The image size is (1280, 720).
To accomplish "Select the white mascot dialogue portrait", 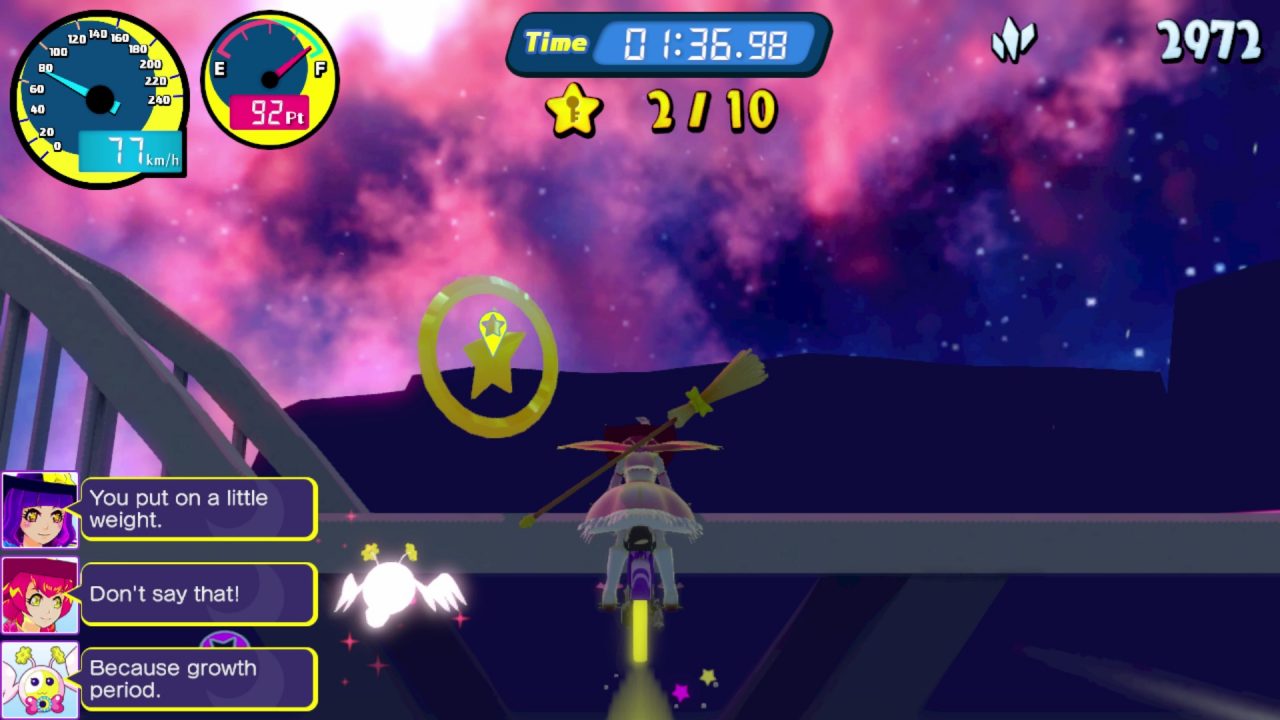I will point(40,680).
